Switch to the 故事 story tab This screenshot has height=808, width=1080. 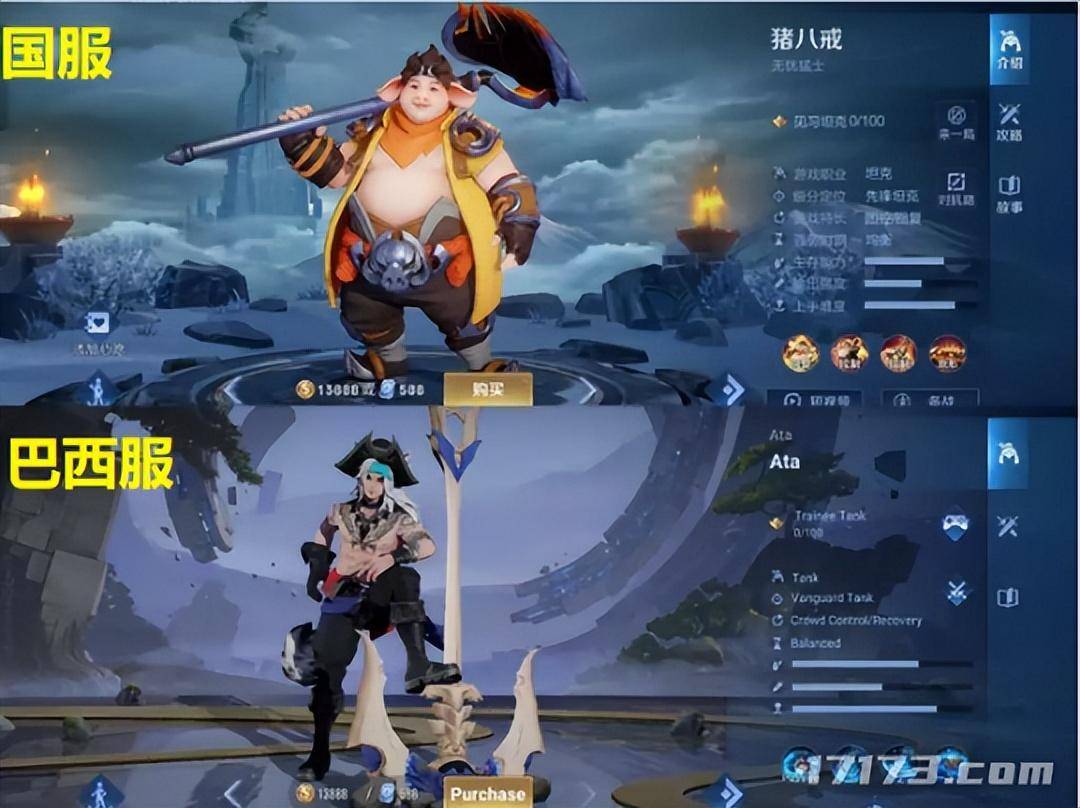(1009, 193)
